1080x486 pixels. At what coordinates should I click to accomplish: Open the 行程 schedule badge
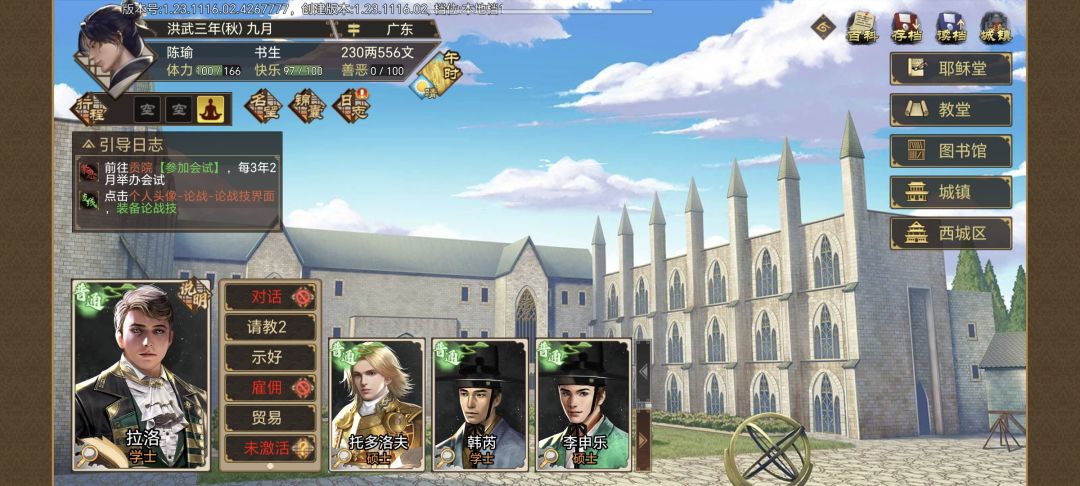[x=91, y=108]
